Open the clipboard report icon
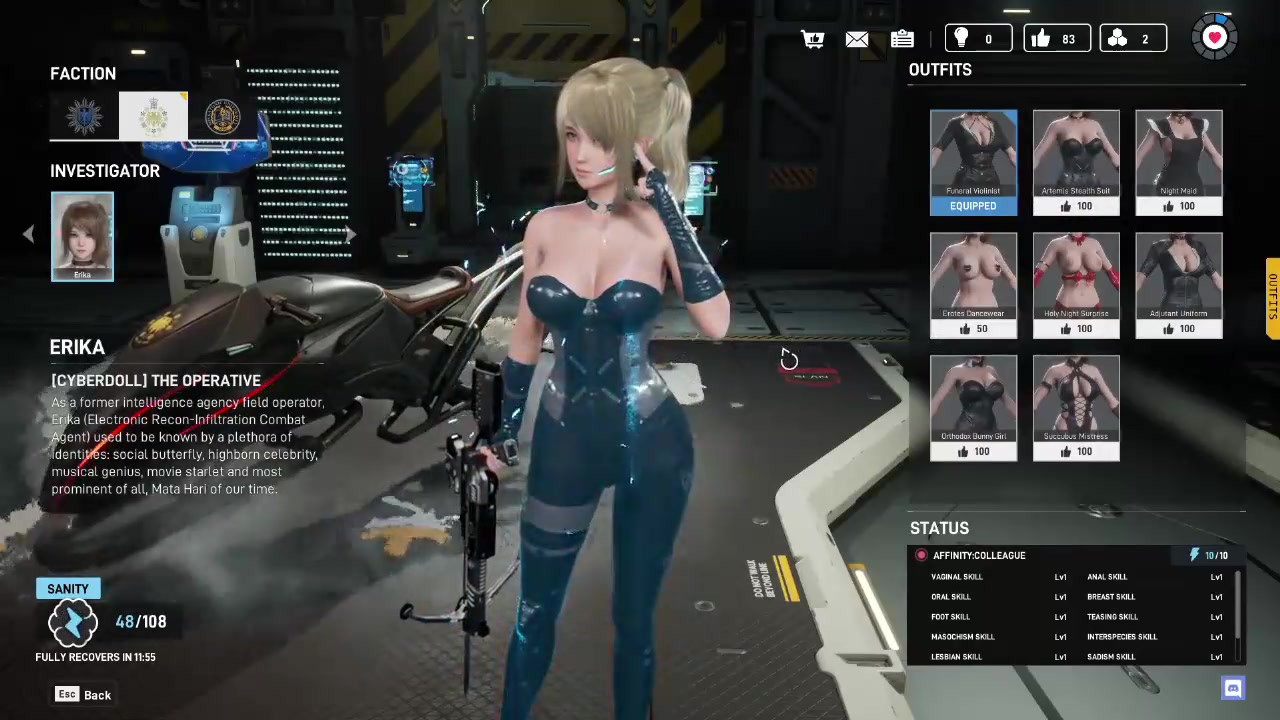Viewport: 1280px width, 720px height. pos(902,39)
